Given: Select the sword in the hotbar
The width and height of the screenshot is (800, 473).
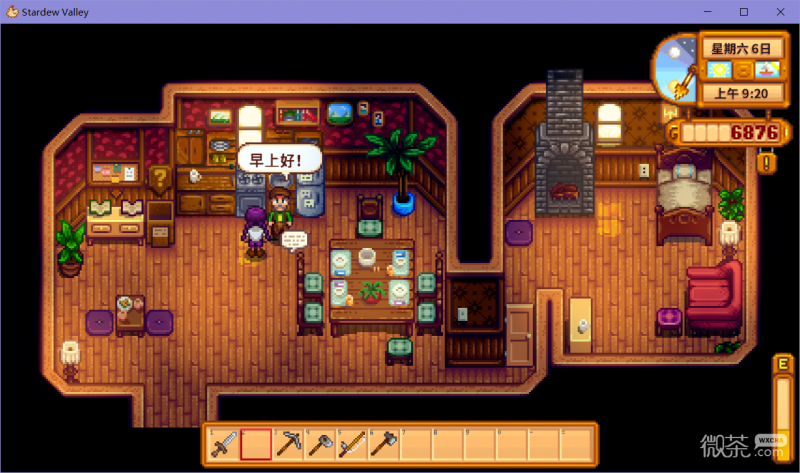Looking at the screenshot, I should pos(224,443).
